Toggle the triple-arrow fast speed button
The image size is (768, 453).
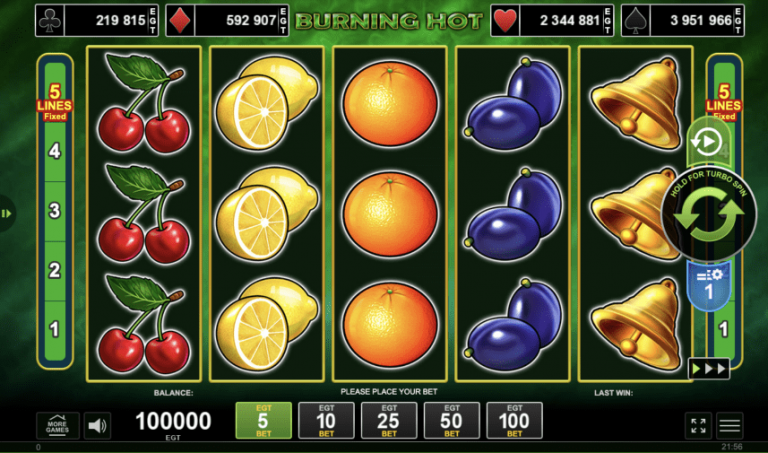707,369
